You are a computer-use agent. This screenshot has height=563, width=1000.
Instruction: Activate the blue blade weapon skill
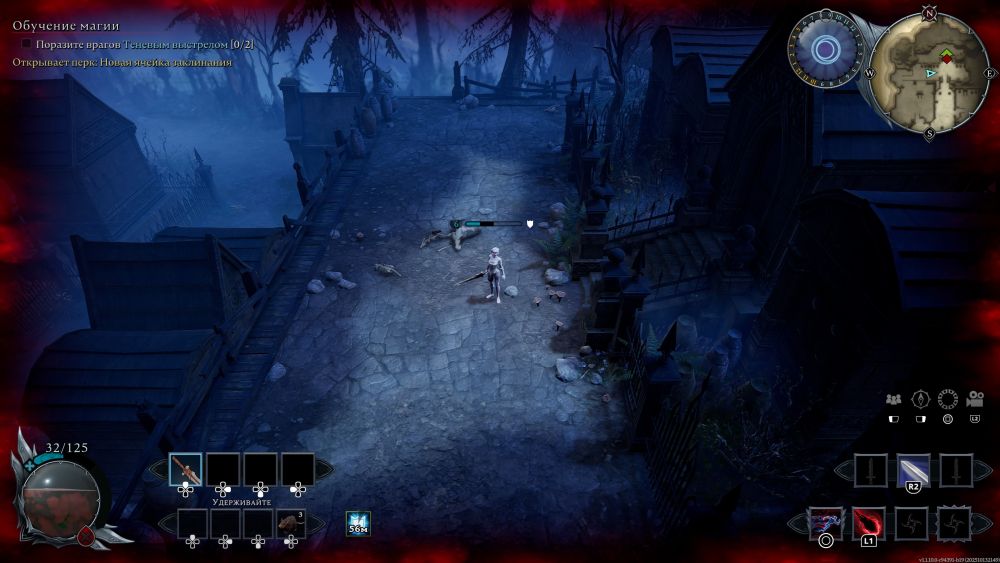tap(913, 469)
